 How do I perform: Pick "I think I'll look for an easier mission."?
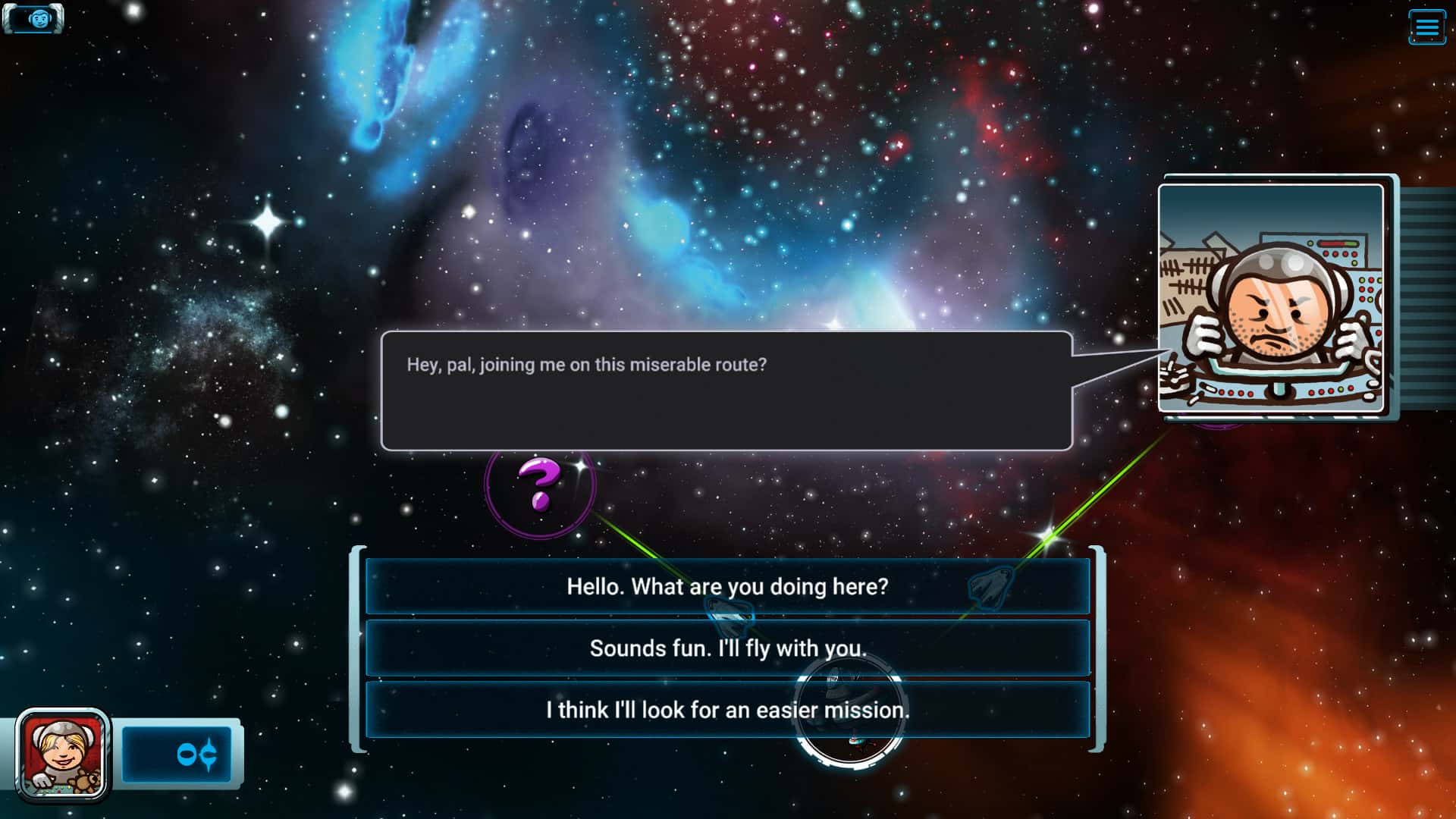coord(727,710)
